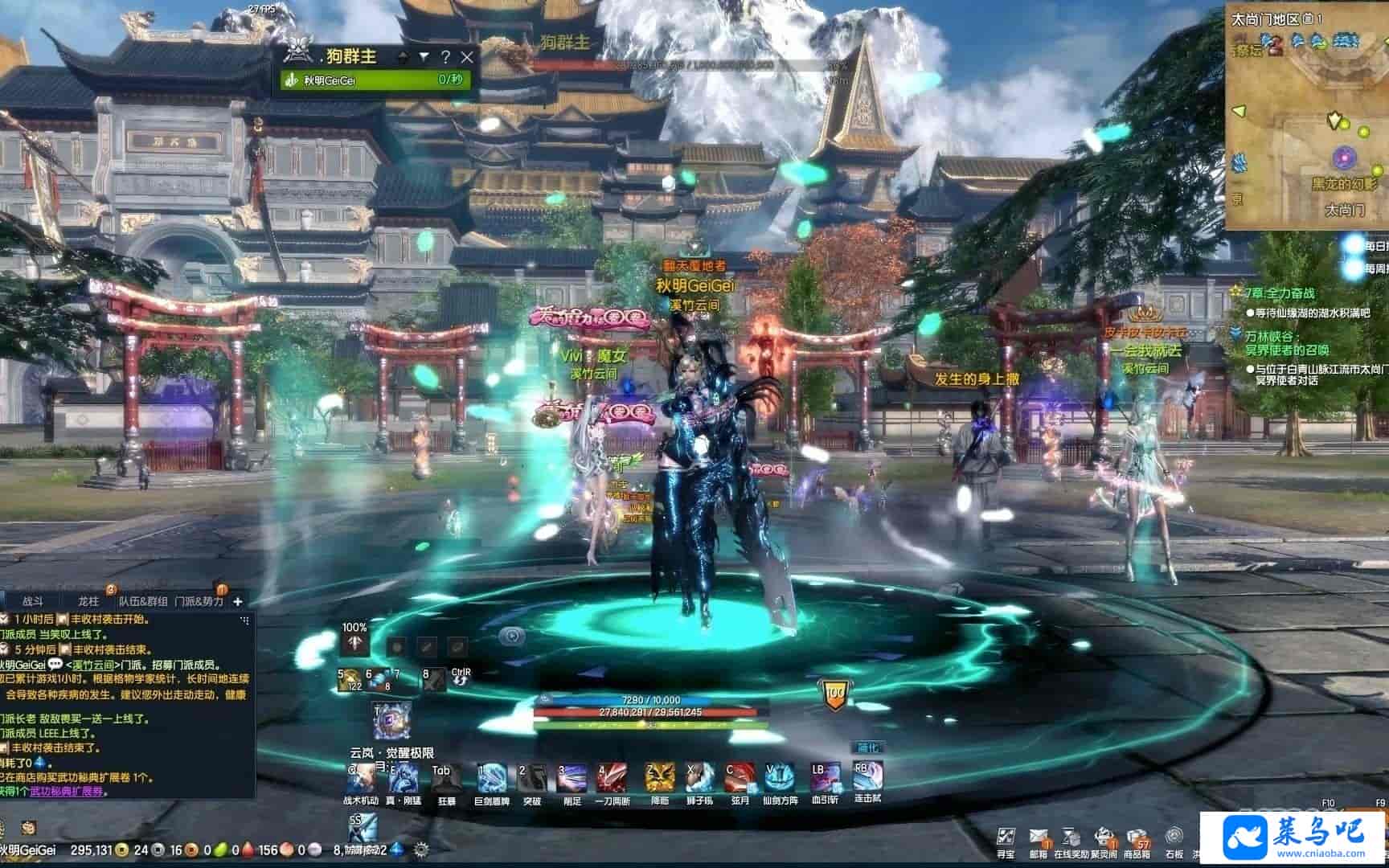Use the 连击弑 skill icon
Image resolution: width=1389 pixels, height=868 pixels.
867,777
